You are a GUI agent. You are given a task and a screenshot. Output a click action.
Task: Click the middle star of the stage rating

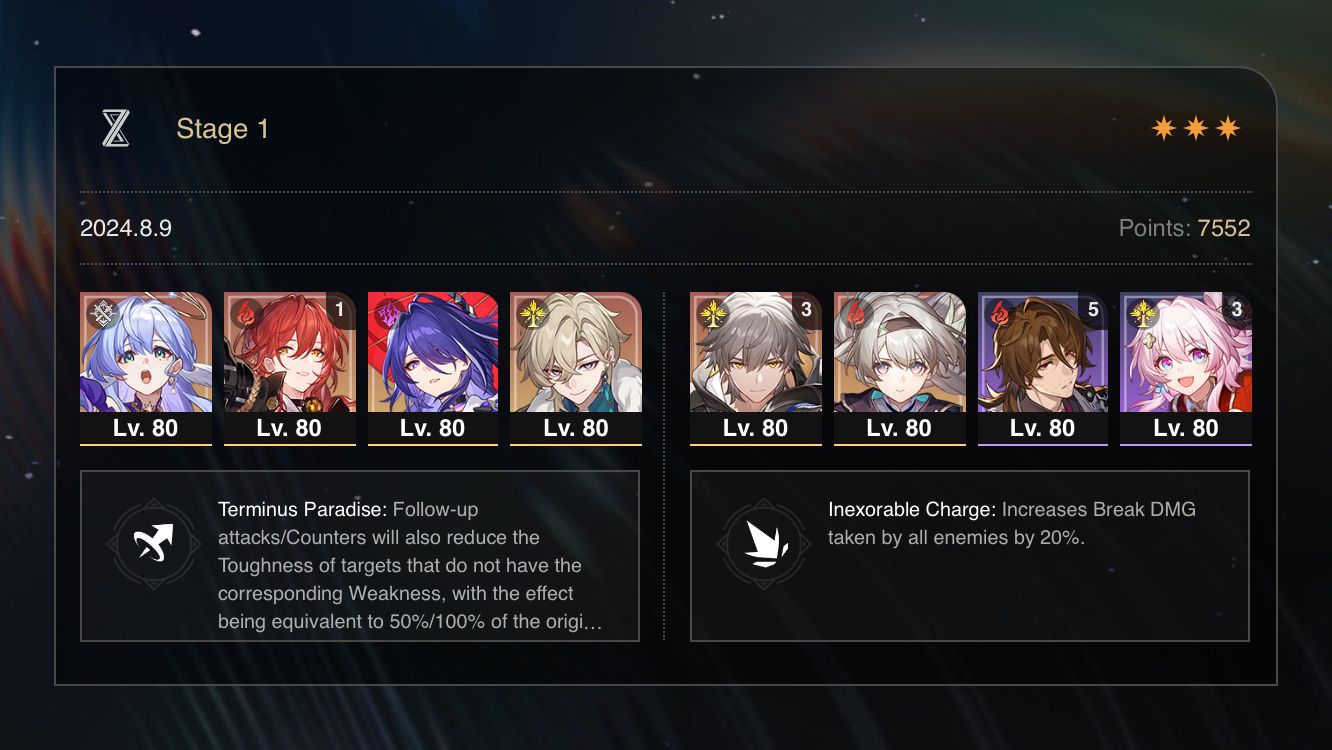click(x=1197, y=128)
